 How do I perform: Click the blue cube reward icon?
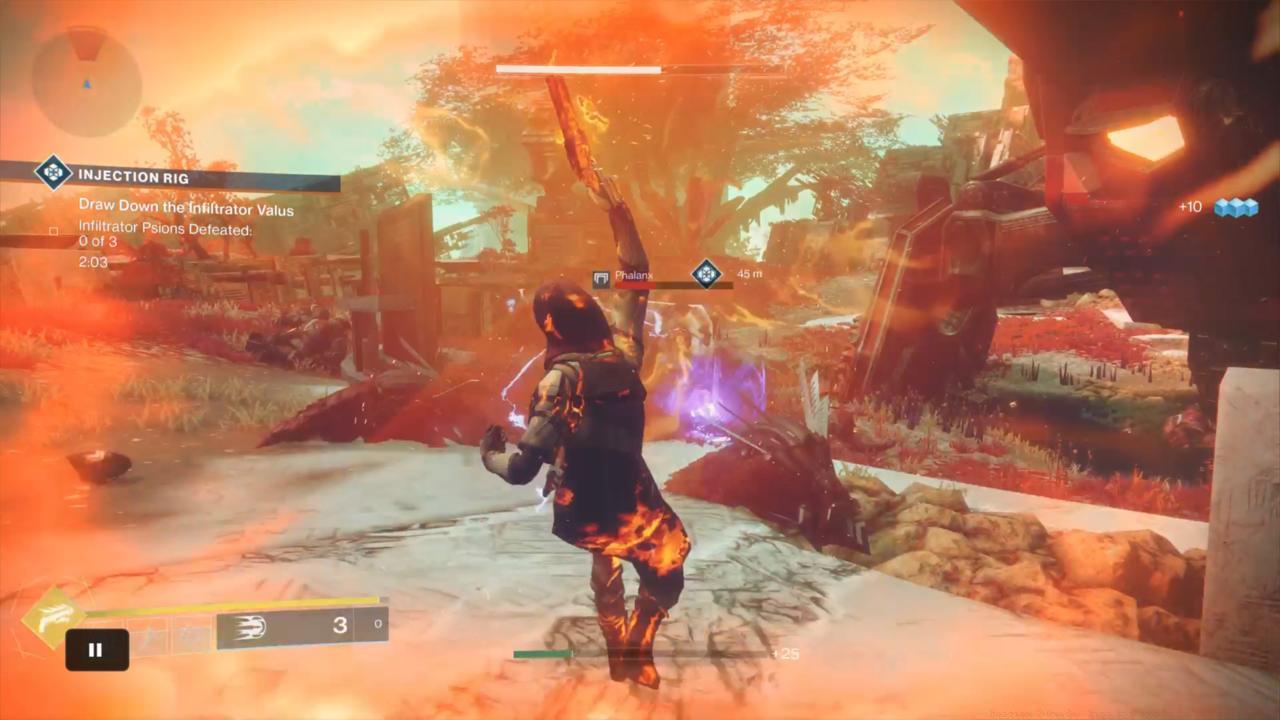click(x=1235, y=207)
